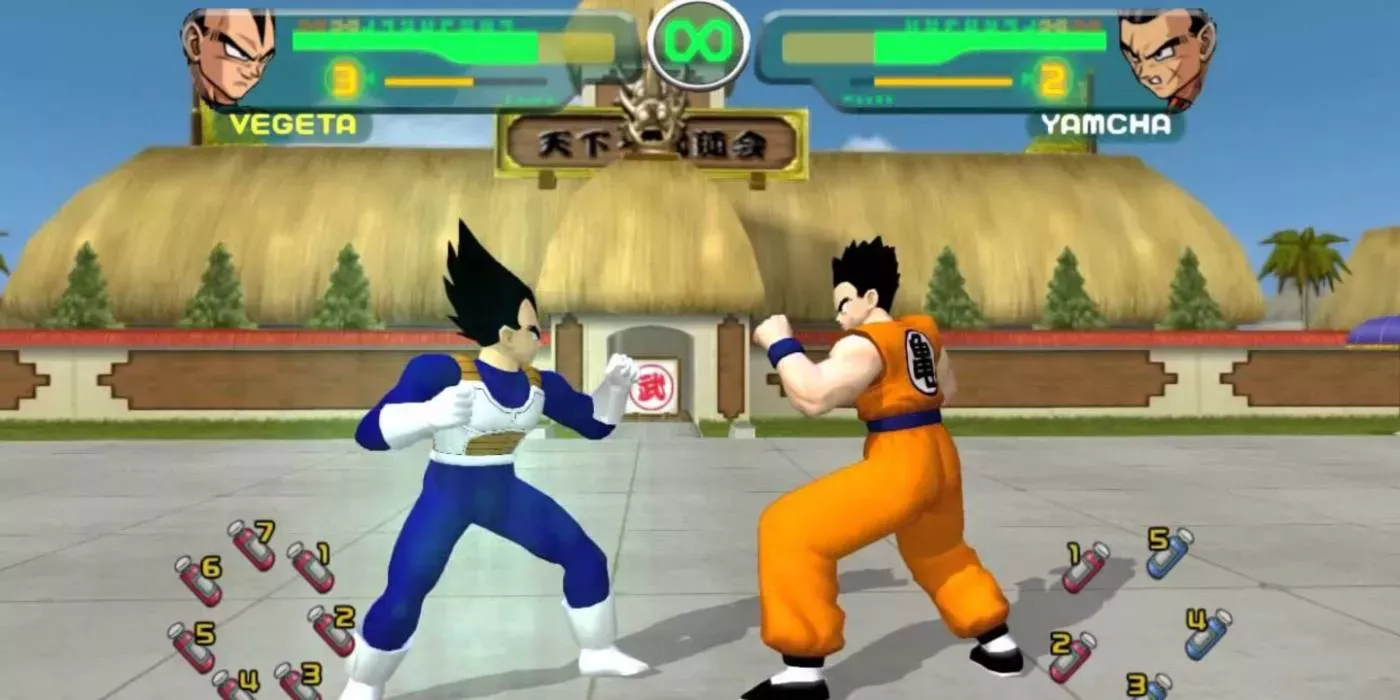Select the red capsule numbered 6
This screenshot has width=1400, height=700.
(198, 581)
